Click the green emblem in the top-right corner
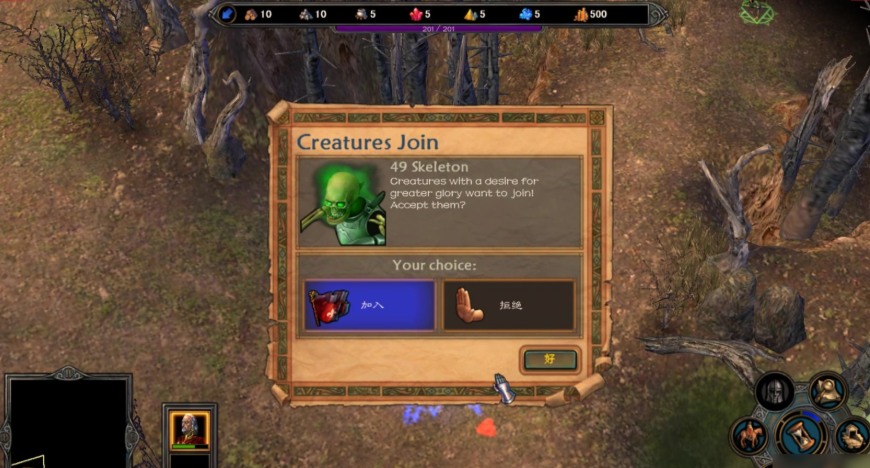Viewport: 870px width, 468px height. click(756, 13)
